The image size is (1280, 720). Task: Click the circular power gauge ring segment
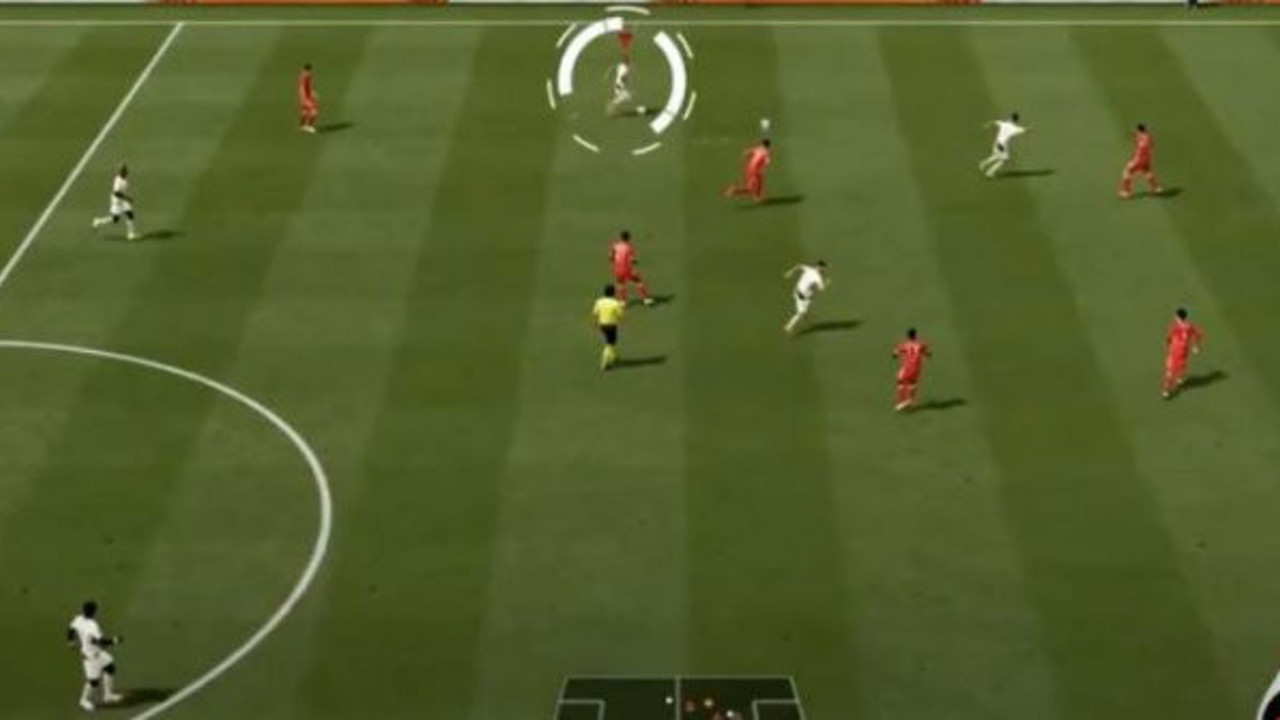click(x=567, y=75)
